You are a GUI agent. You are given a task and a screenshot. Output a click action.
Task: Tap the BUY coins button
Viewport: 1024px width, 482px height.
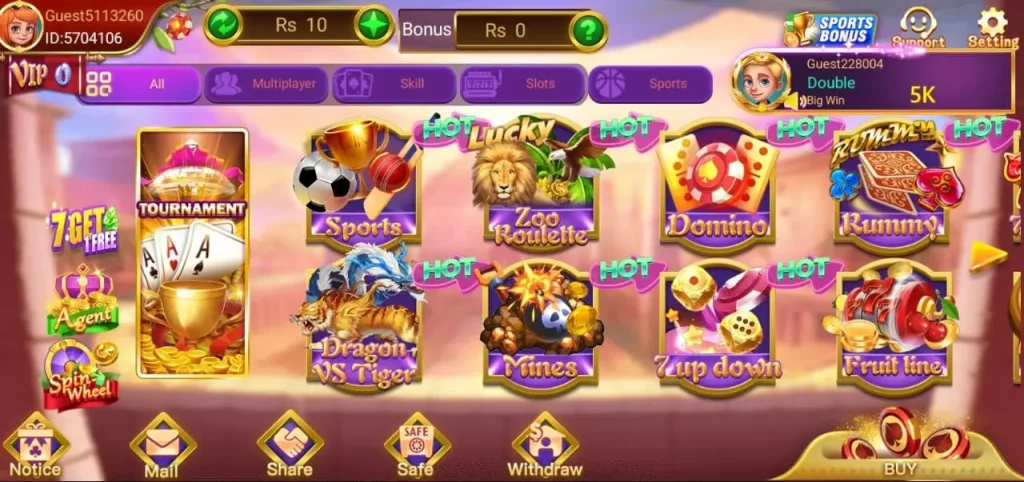tap(900, 447)
